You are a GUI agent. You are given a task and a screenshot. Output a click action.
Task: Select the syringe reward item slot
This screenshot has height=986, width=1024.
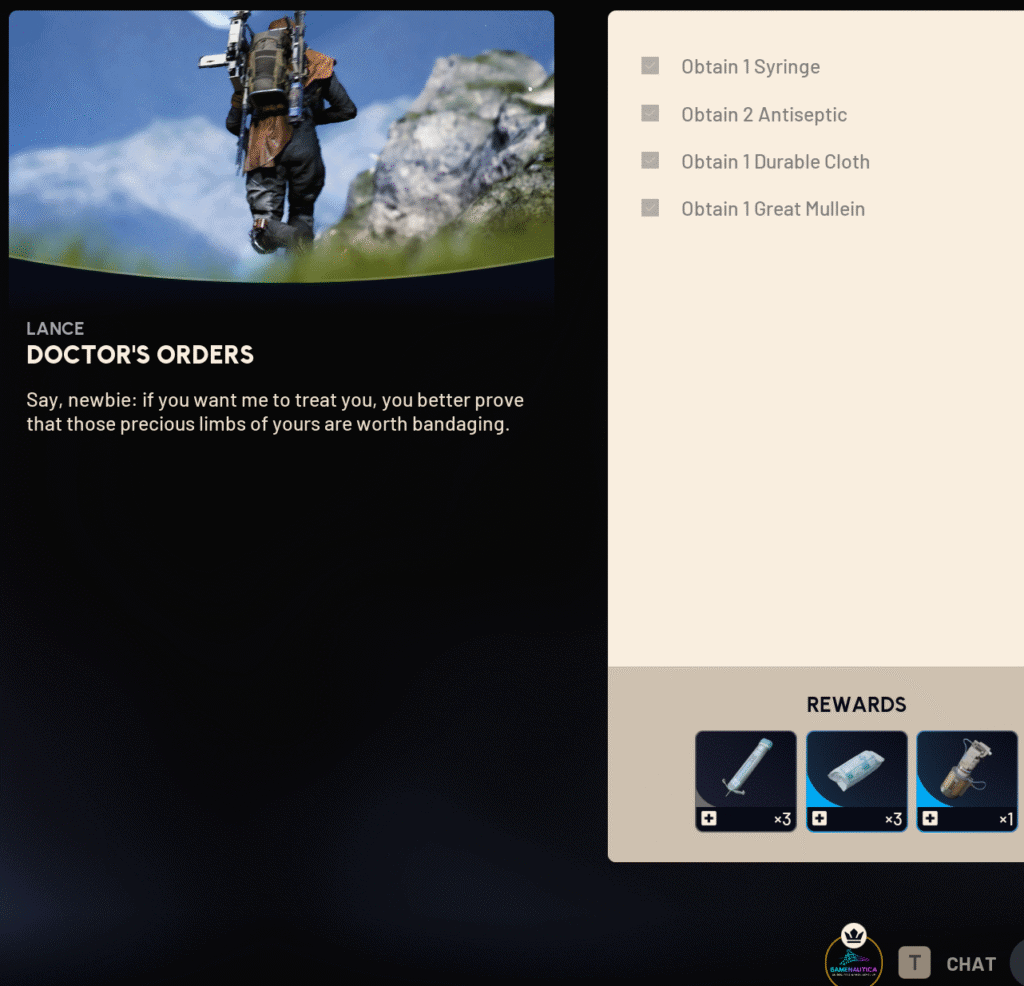pos(746,780)
